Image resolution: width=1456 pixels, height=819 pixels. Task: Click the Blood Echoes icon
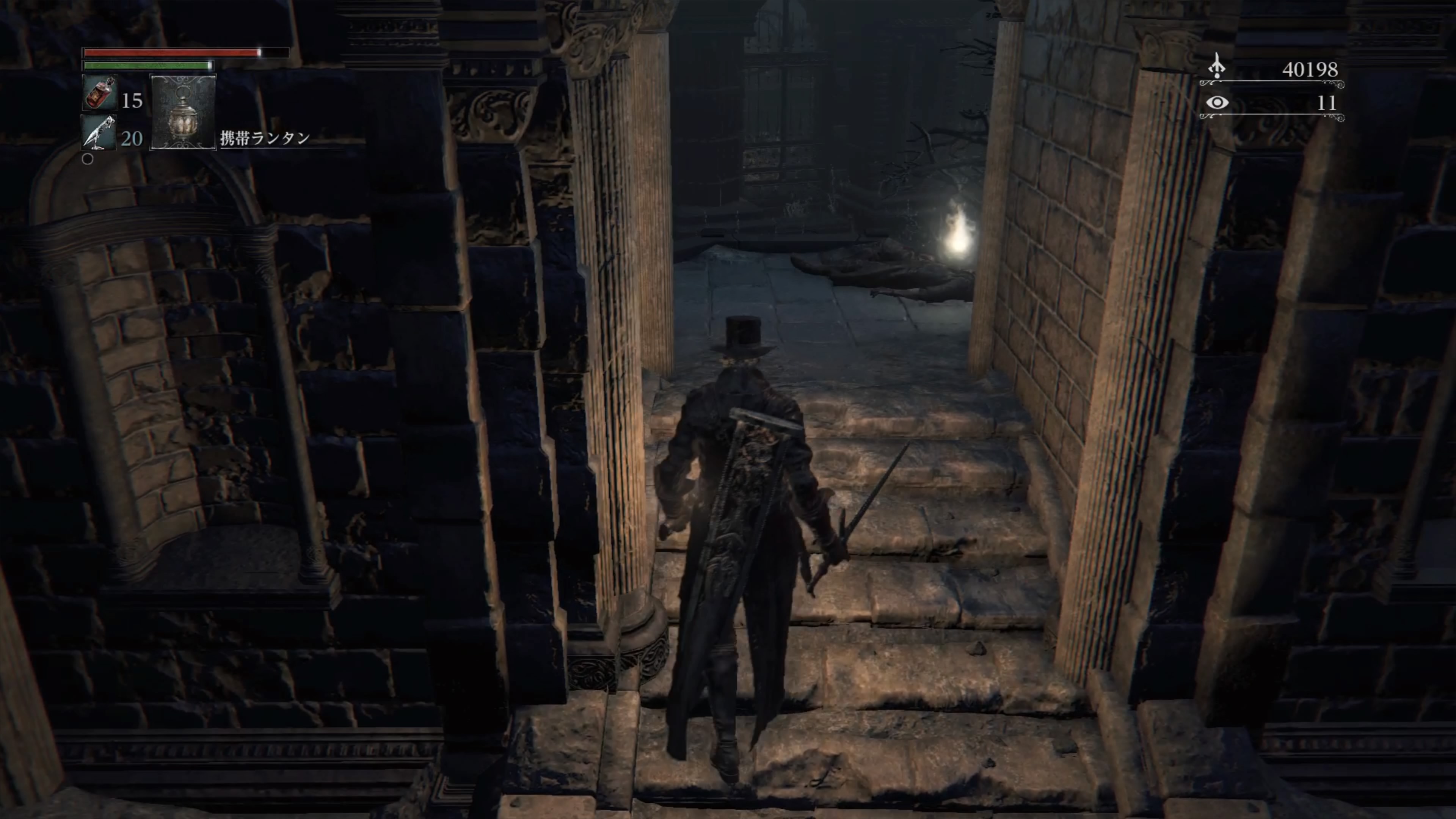click(1217, 67)
